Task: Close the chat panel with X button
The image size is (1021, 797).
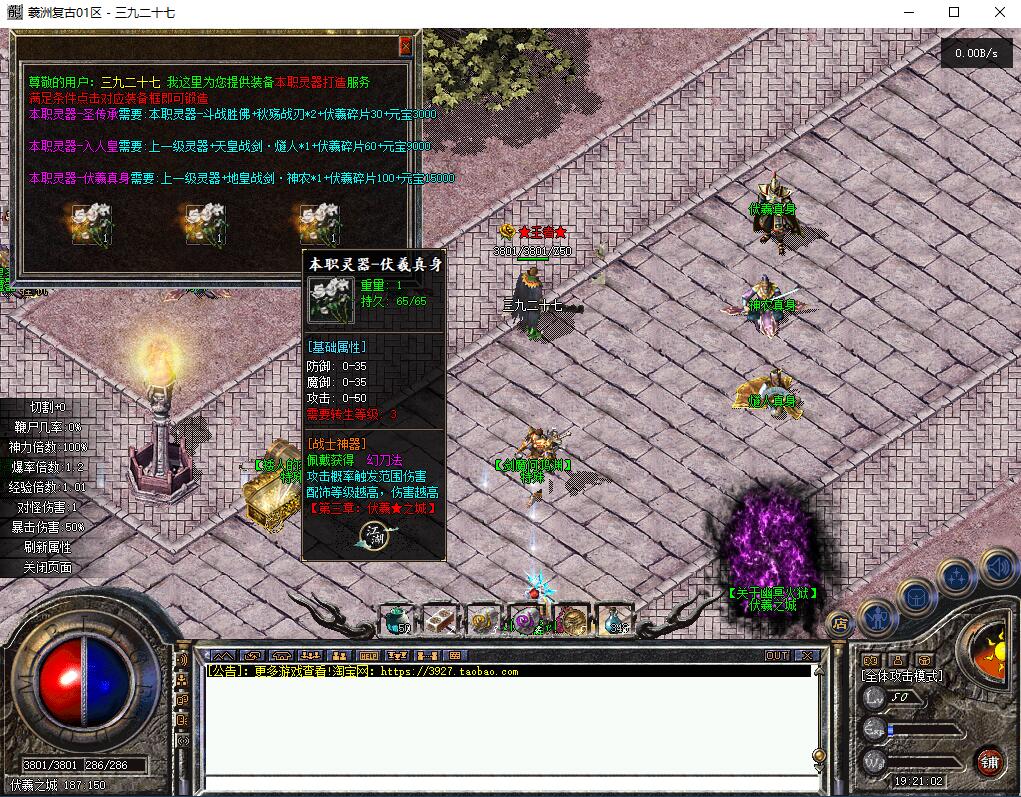Action: [806, 656]
